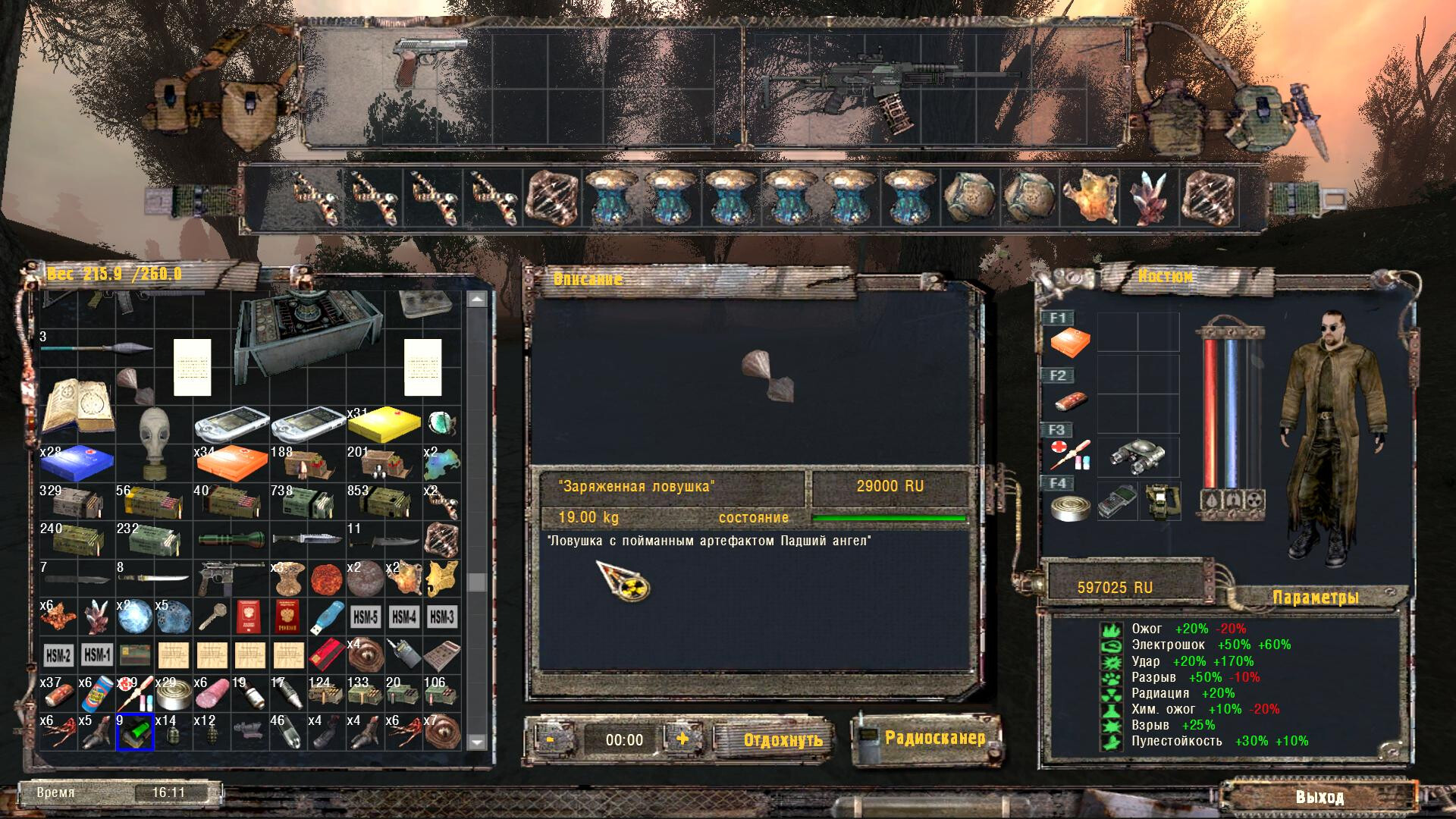Decrease rest time with minus button
Viewport: 1456px width, 819px height.
[550, 739]
